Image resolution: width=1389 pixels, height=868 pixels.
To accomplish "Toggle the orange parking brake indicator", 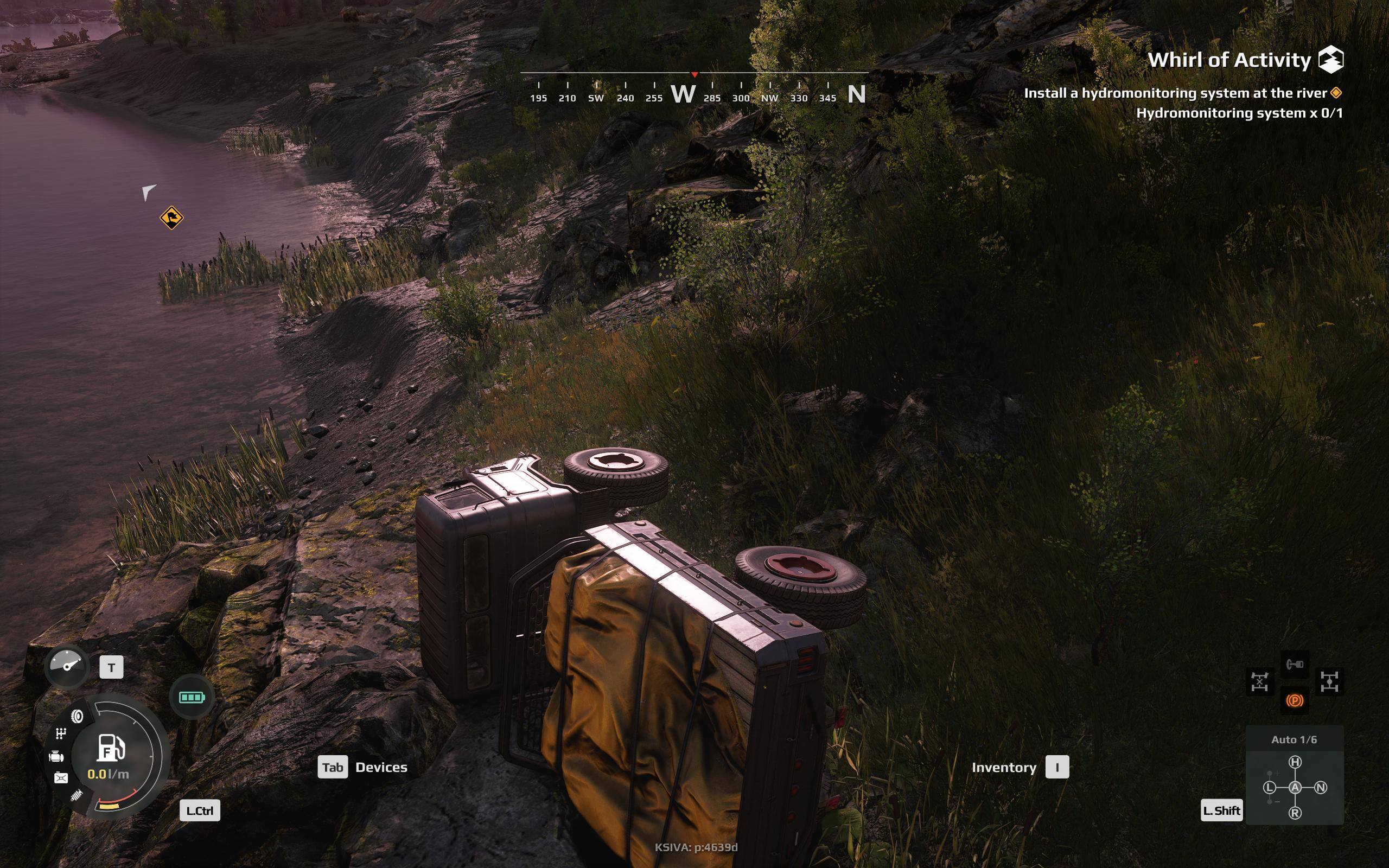I will 1294,700.
